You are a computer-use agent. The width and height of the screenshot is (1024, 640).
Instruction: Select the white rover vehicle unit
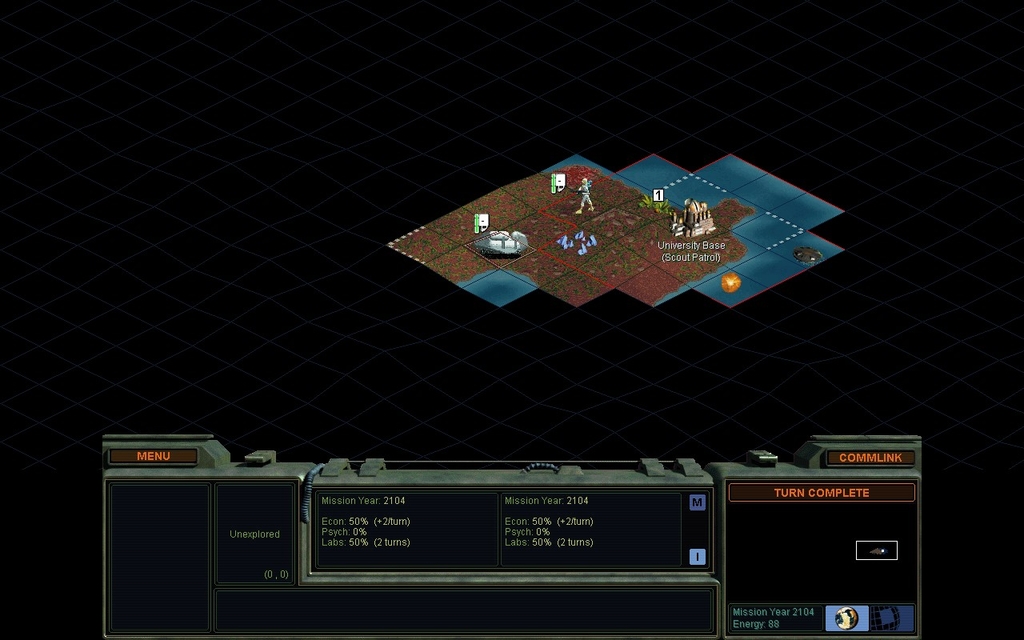click(x=500, y=241)
